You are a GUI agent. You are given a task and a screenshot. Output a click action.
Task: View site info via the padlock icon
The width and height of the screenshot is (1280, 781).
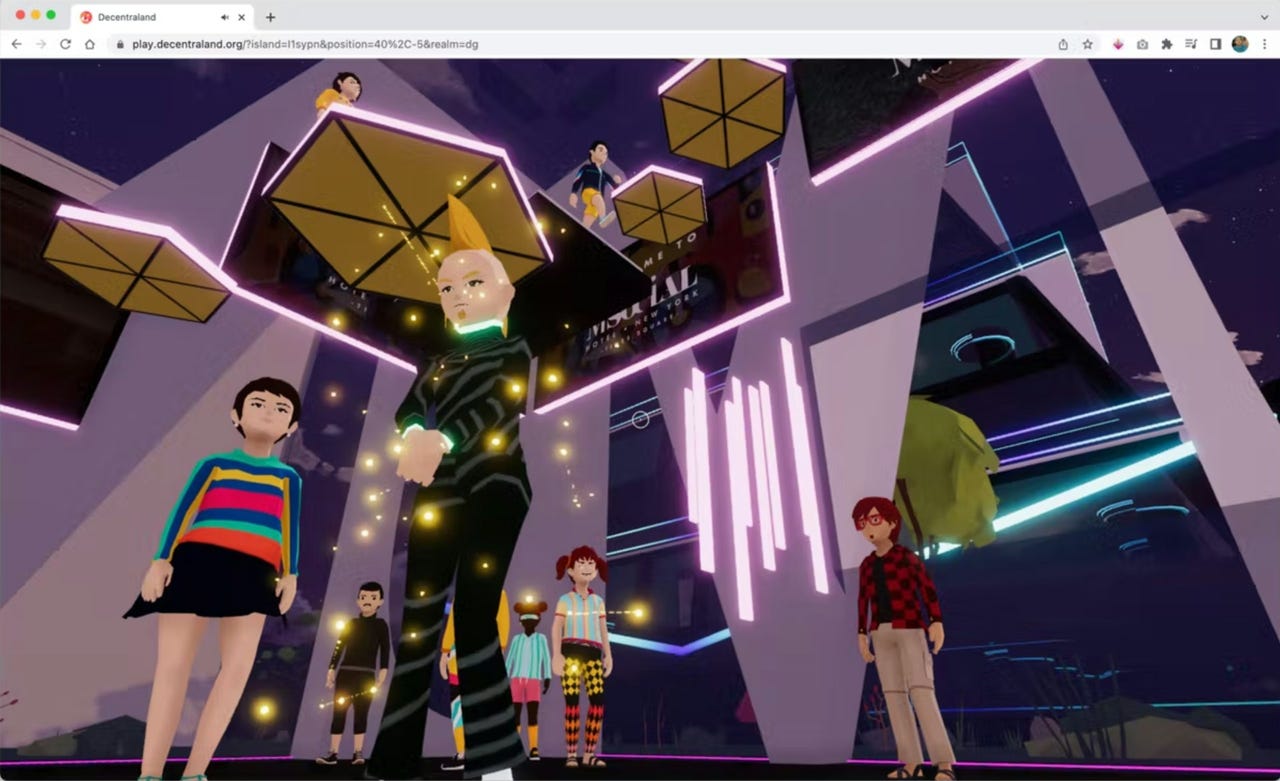pos(118,44)
